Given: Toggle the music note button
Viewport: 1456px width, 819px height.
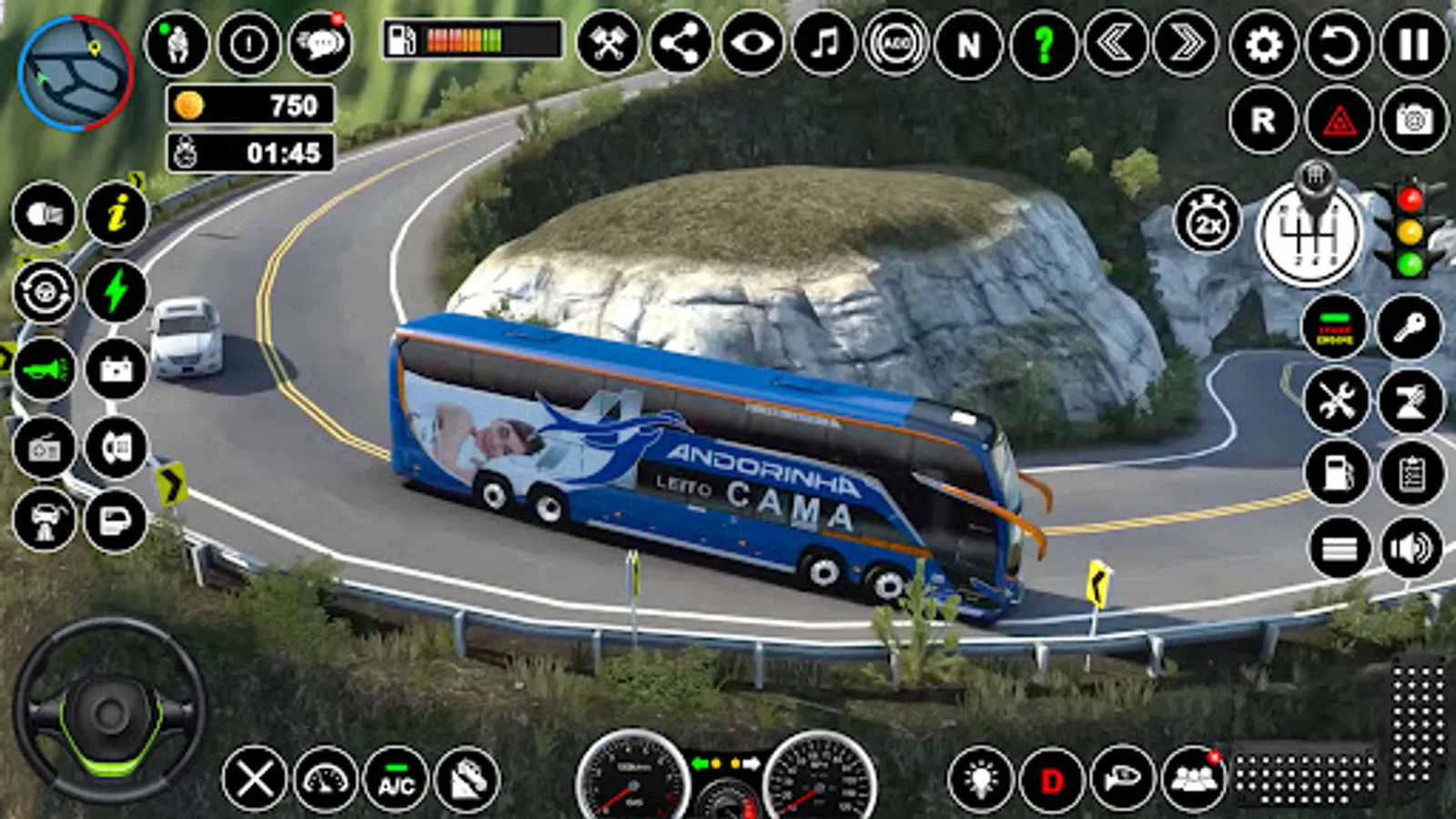Looking at the screenshot, I should tap(824, 44).
